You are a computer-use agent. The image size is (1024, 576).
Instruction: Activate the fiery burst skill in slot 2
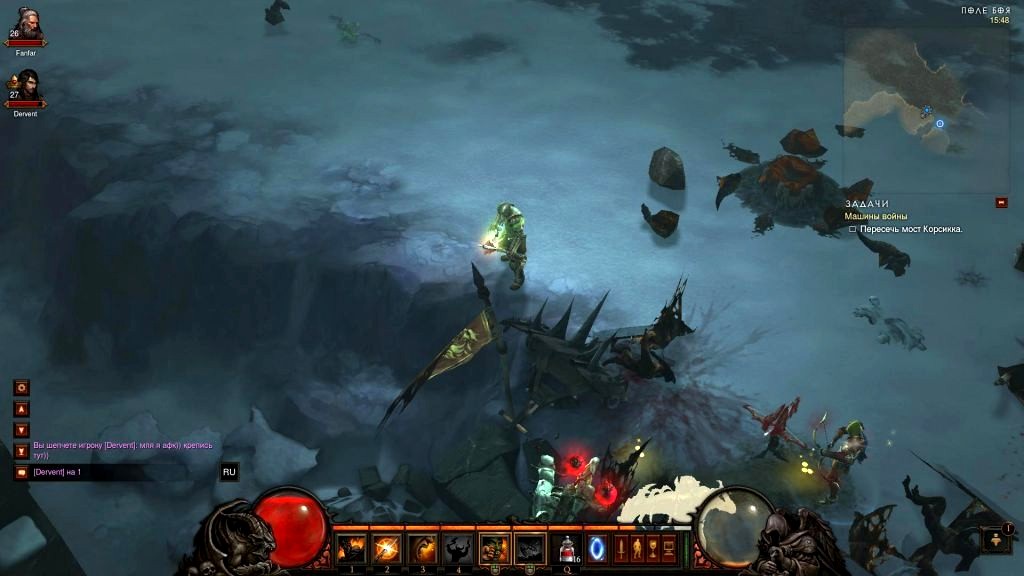[386, 548]
